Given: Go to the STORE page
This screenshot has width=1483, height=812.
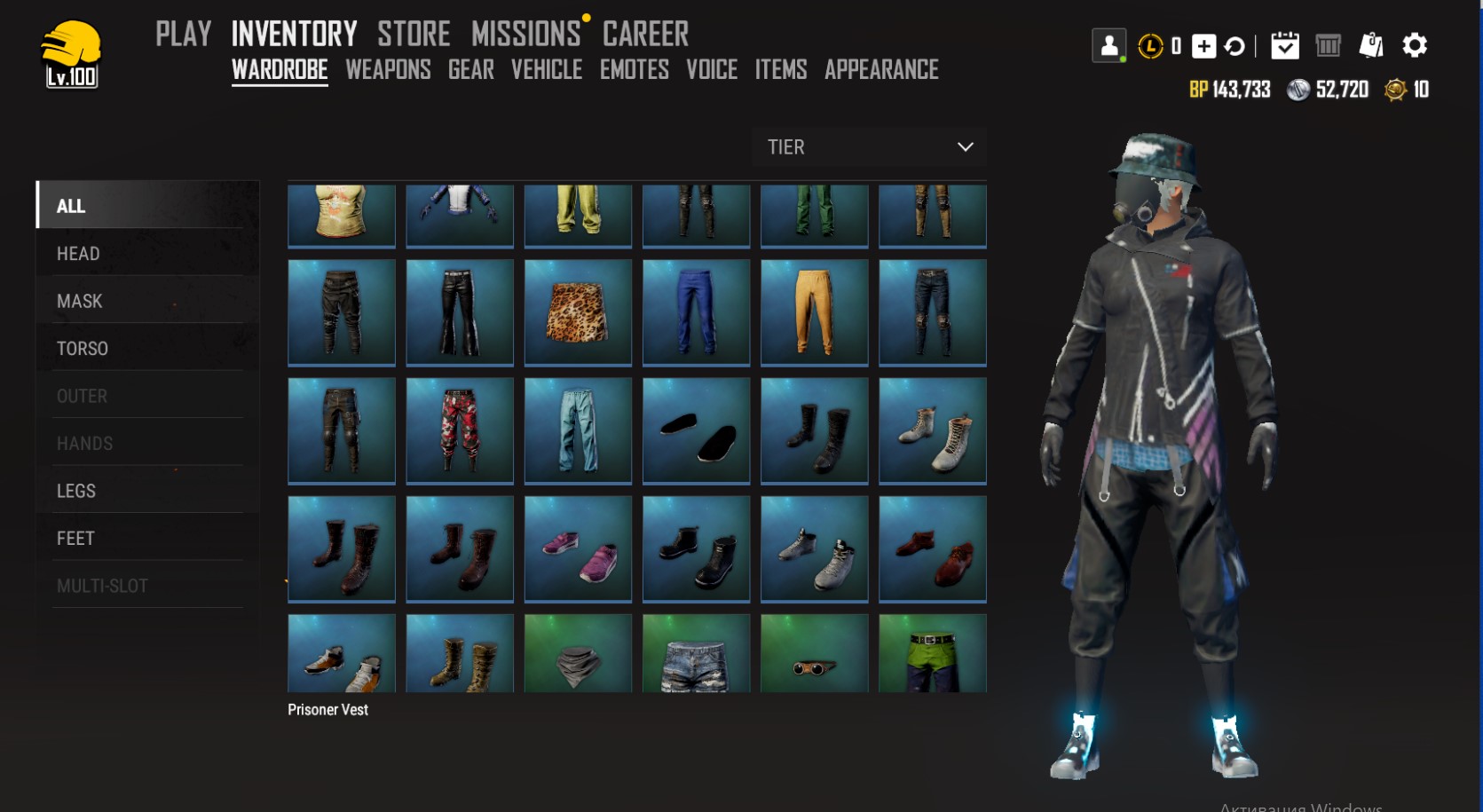Looking at the screenshot, I should (x=414, y=35).
